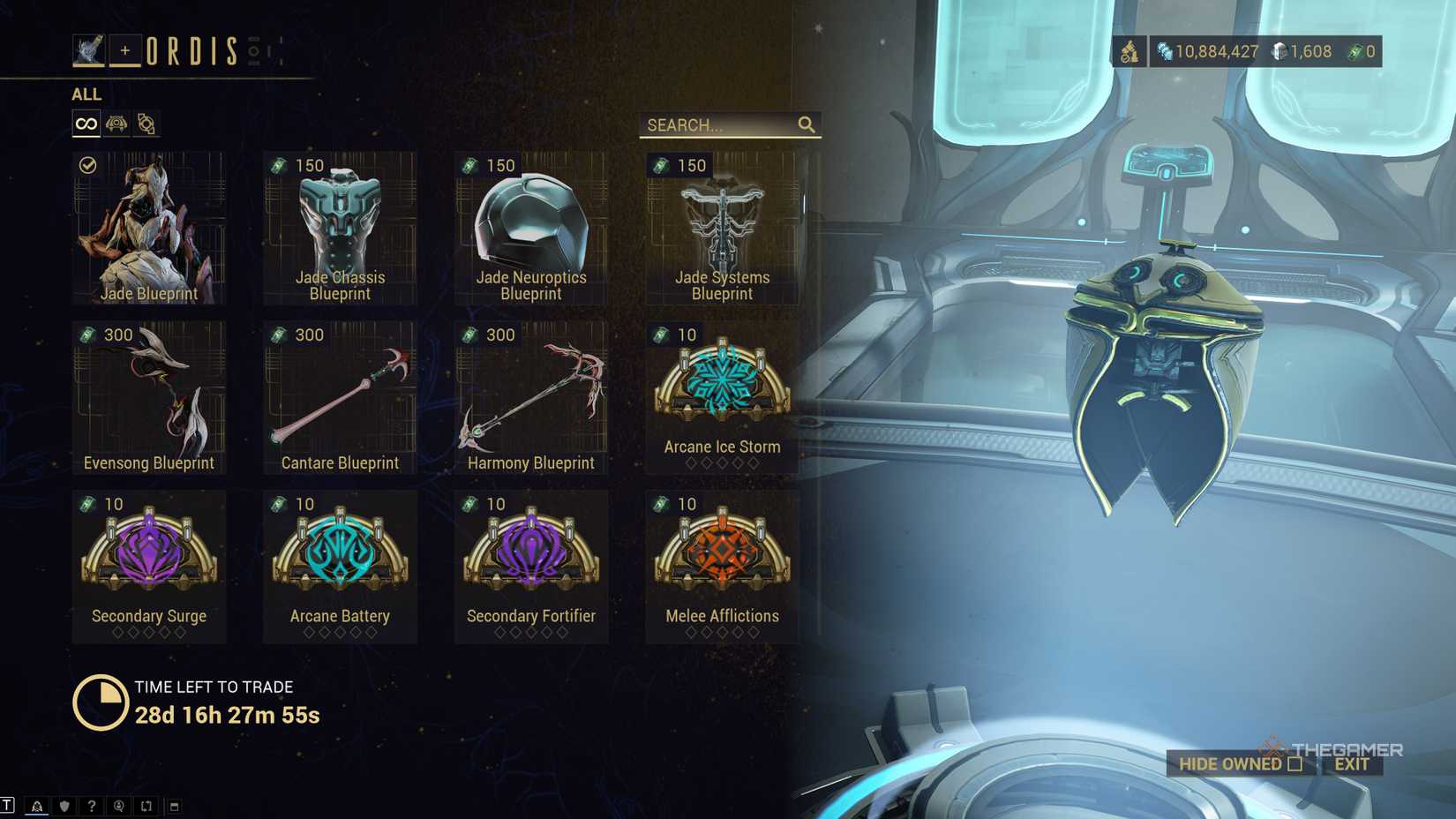Viewport: 1456px width, 819px height.
Task: Click the EXIT button
Action: pos(1351,764)
